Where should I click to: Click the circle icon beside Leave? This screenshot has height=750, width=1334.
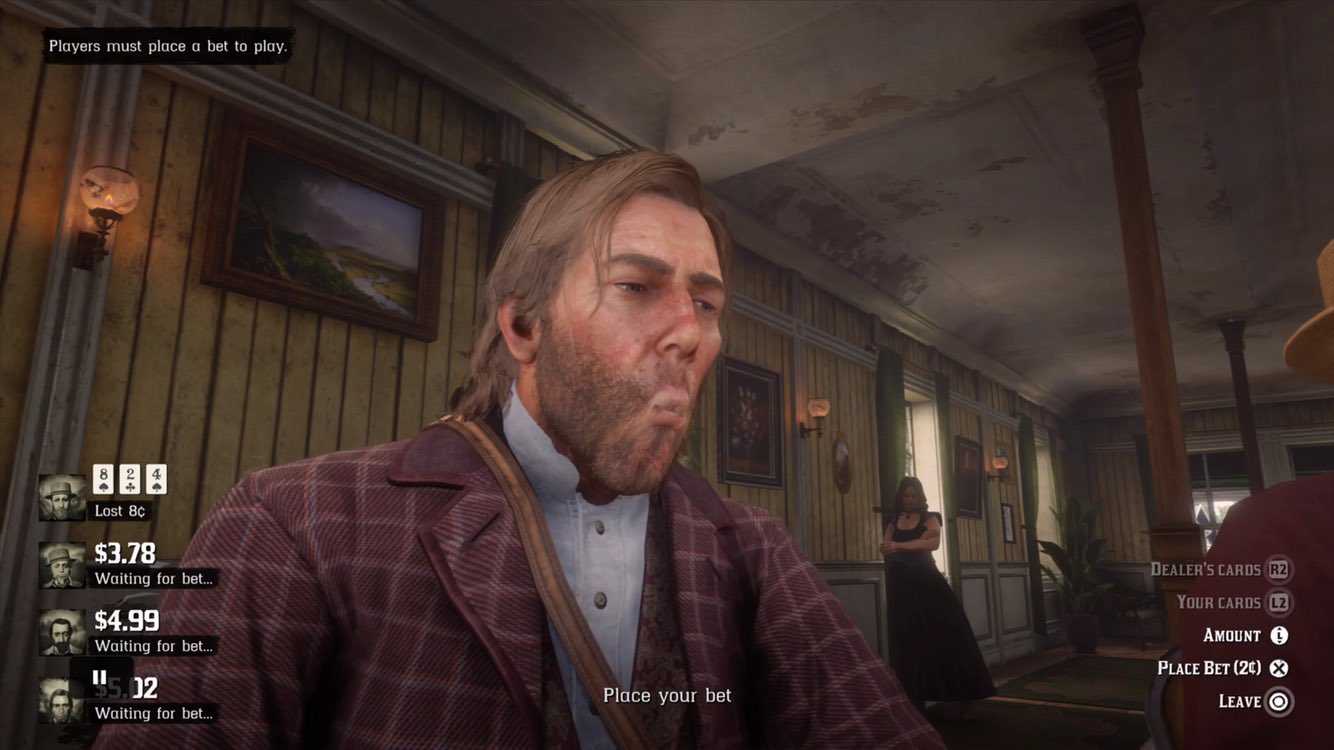pos(1278,701)
